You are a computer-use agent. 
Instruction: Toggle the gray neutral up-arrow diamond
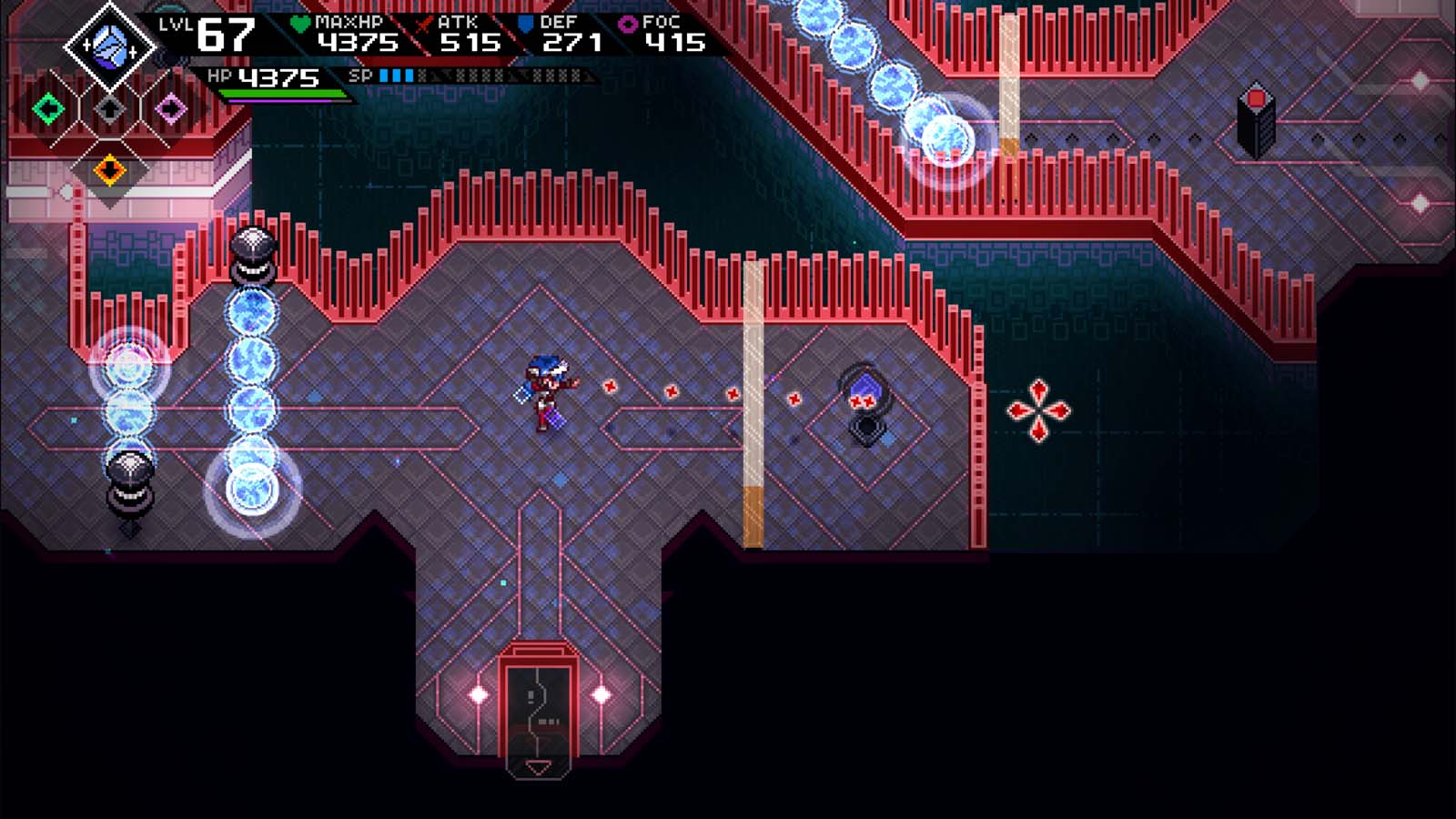(x=109, y=108)
